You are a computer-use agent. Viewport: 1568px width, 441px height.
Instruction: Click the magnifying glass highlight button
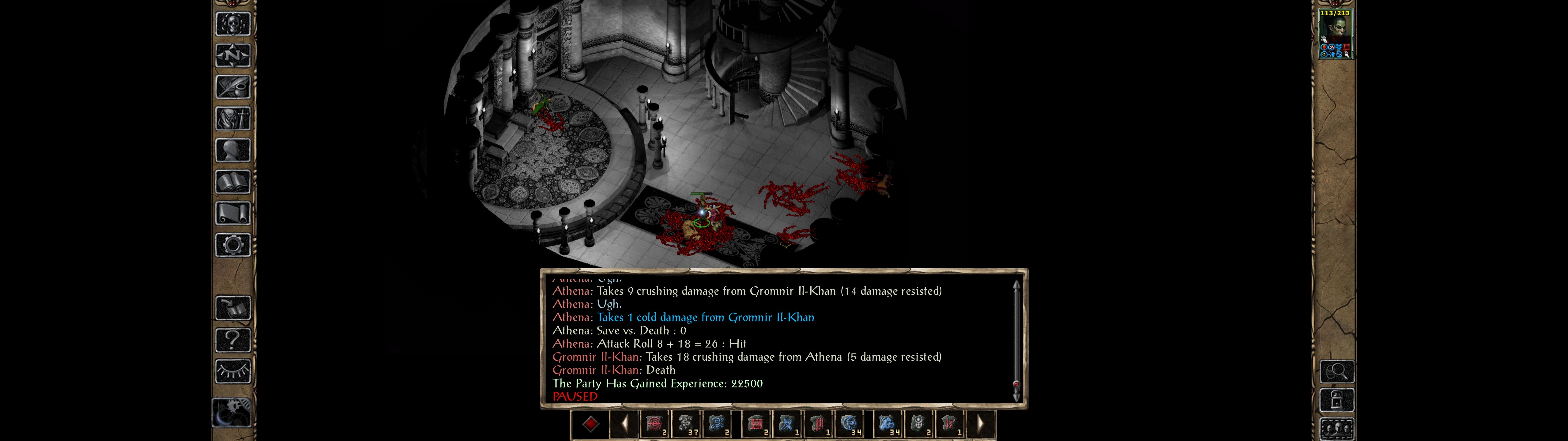(x=1336, y=371)
